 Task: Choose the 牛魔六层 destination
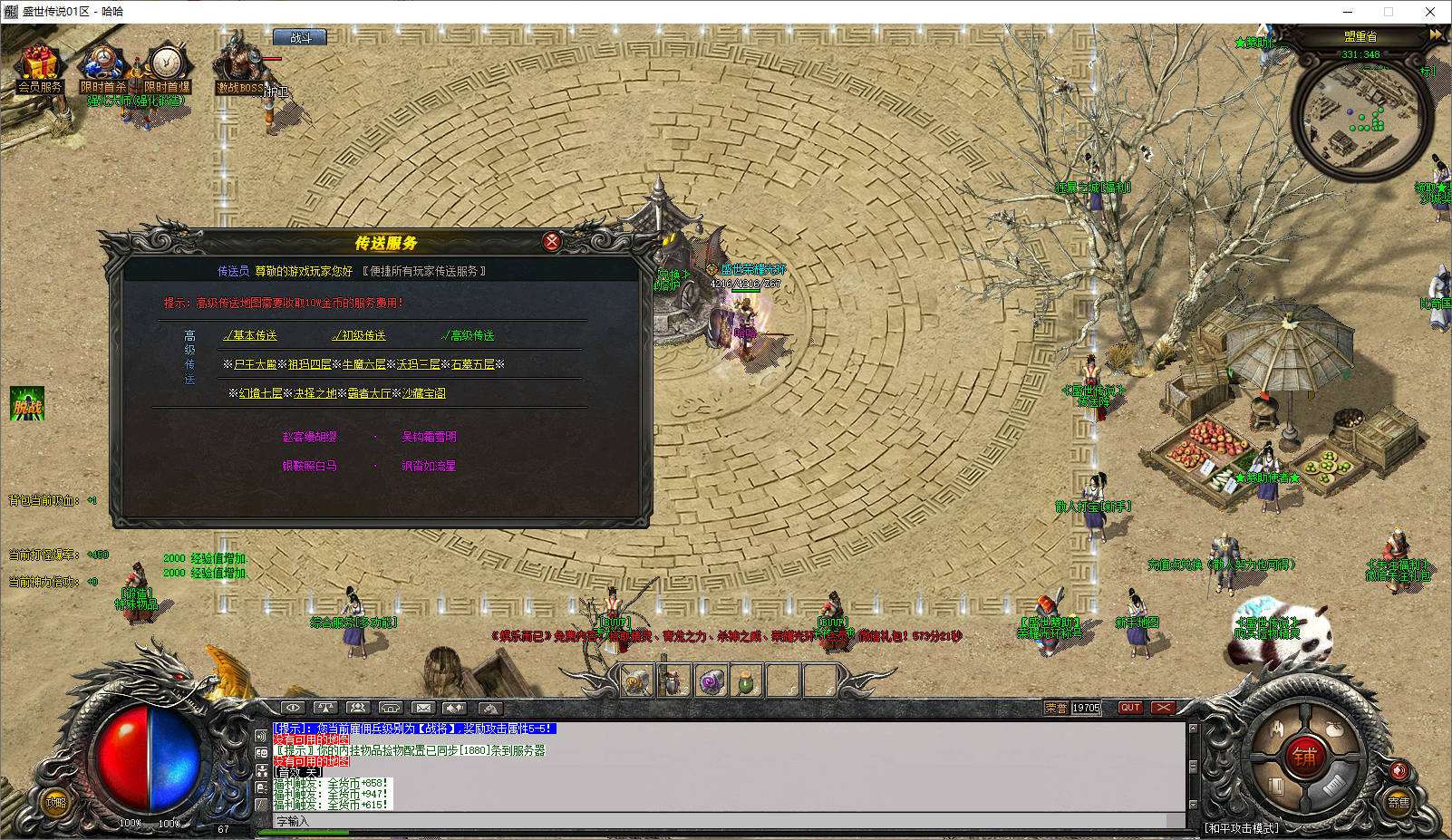point(364,364)
